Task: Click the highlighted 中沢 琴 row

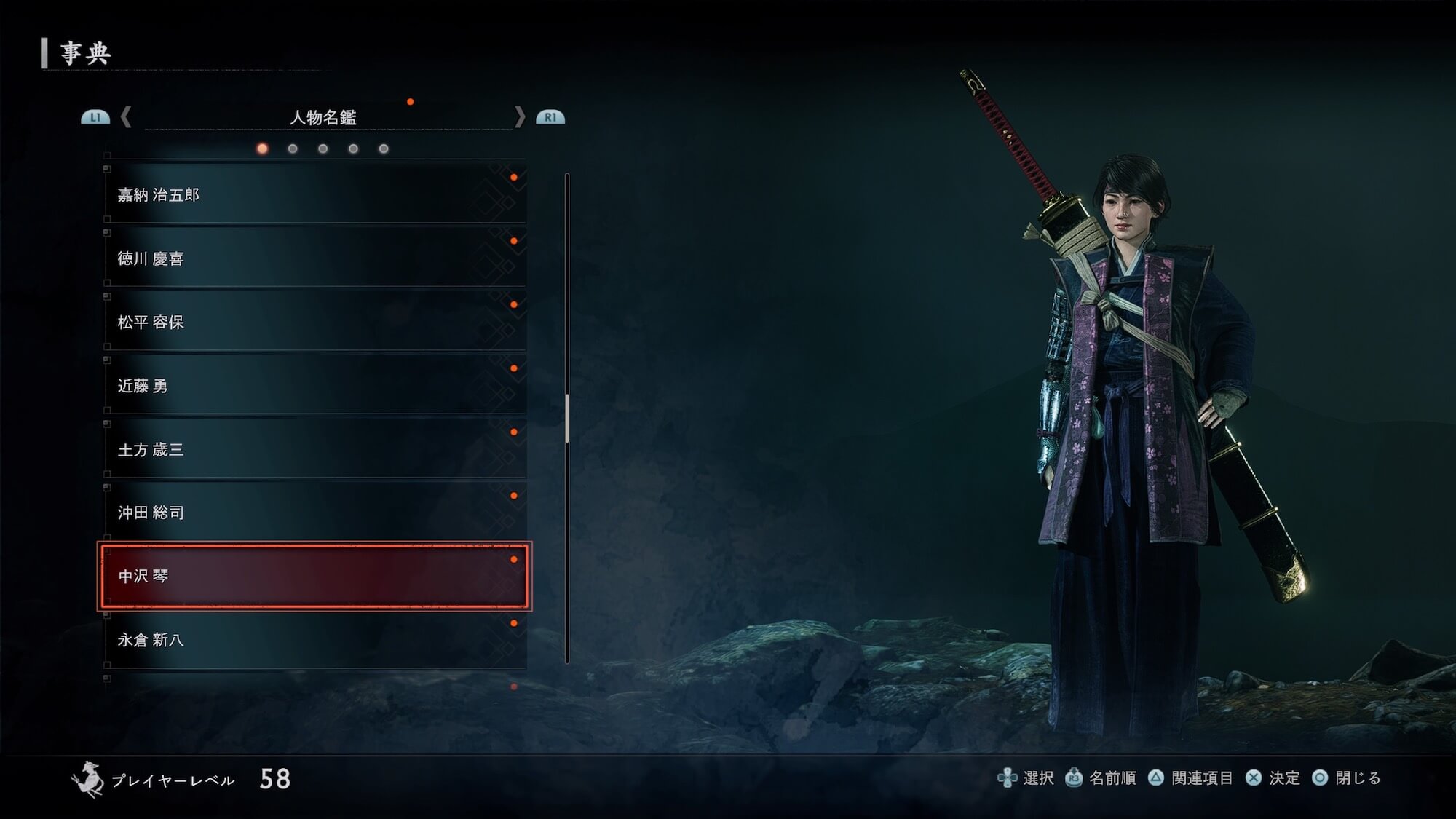Action: (x=314, y=576)
